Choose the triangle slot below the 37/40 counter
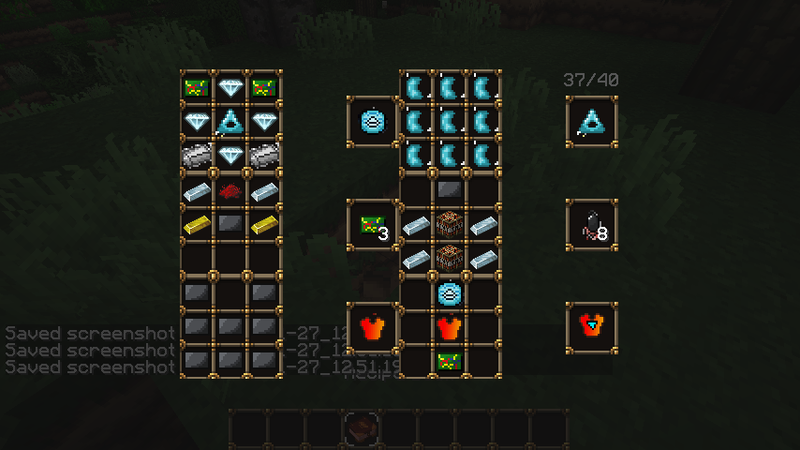 point(591,122)
